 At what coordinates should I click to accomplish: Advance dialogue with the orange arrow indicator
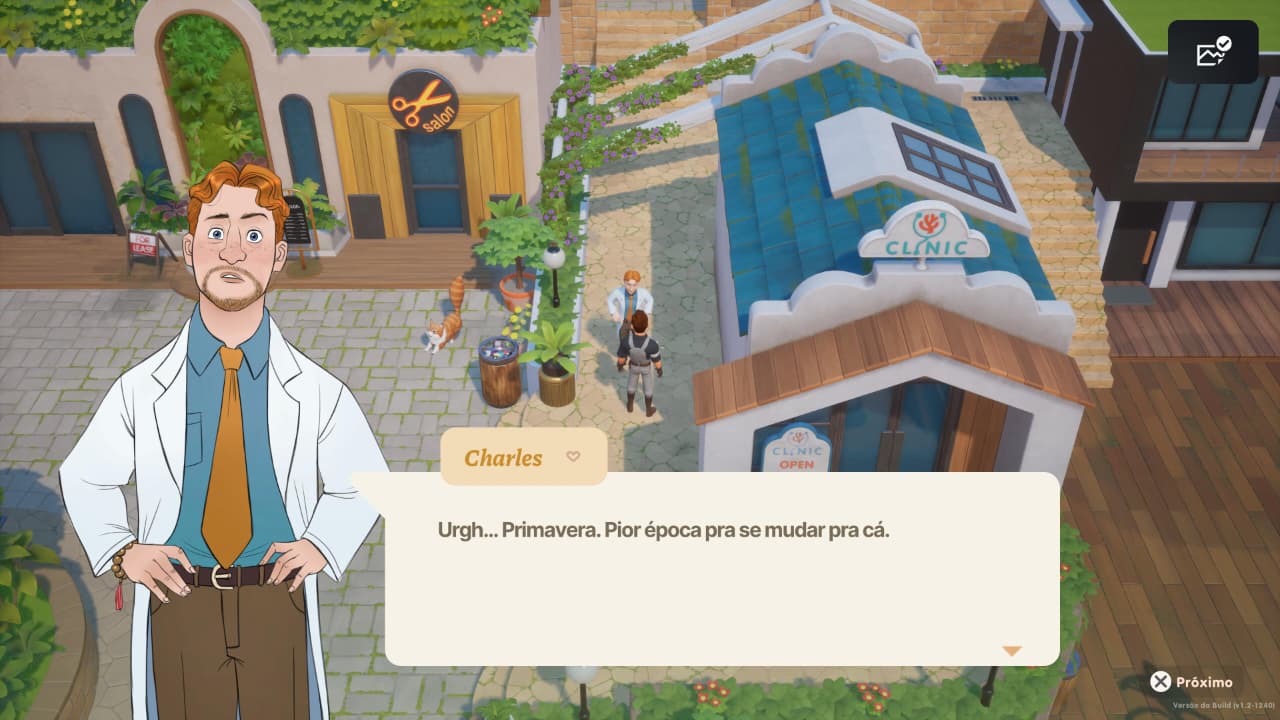1012,651
